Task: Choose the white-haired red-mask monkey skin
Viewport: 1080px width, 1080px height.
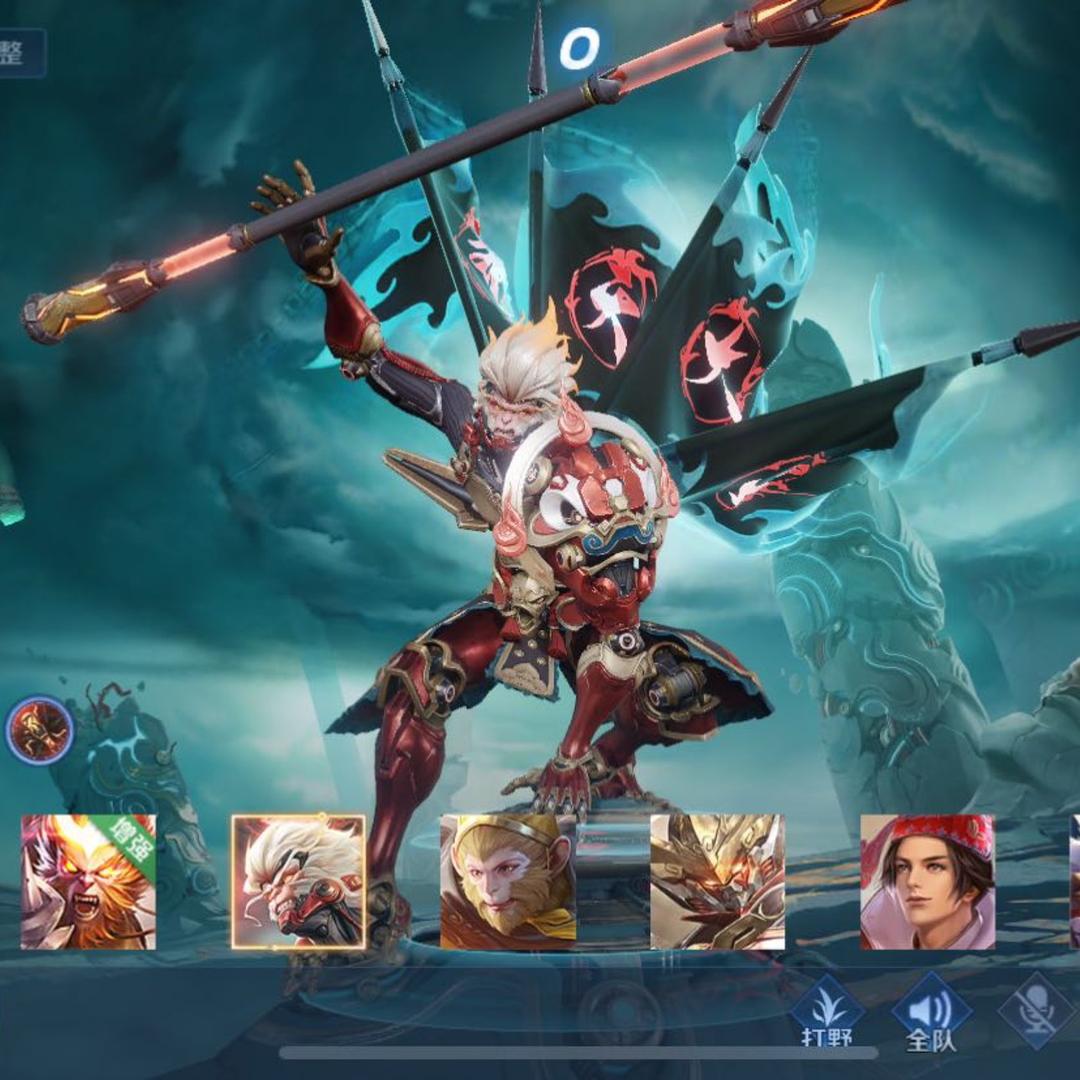Action: tap(298, 881)
